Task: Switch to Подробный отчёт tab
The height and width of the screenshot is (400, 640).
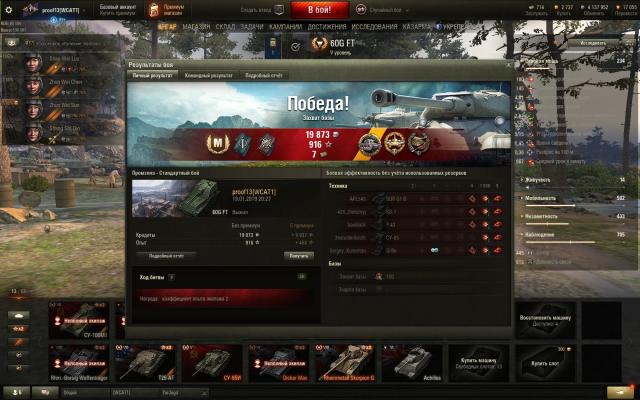Action: [265, 75]
